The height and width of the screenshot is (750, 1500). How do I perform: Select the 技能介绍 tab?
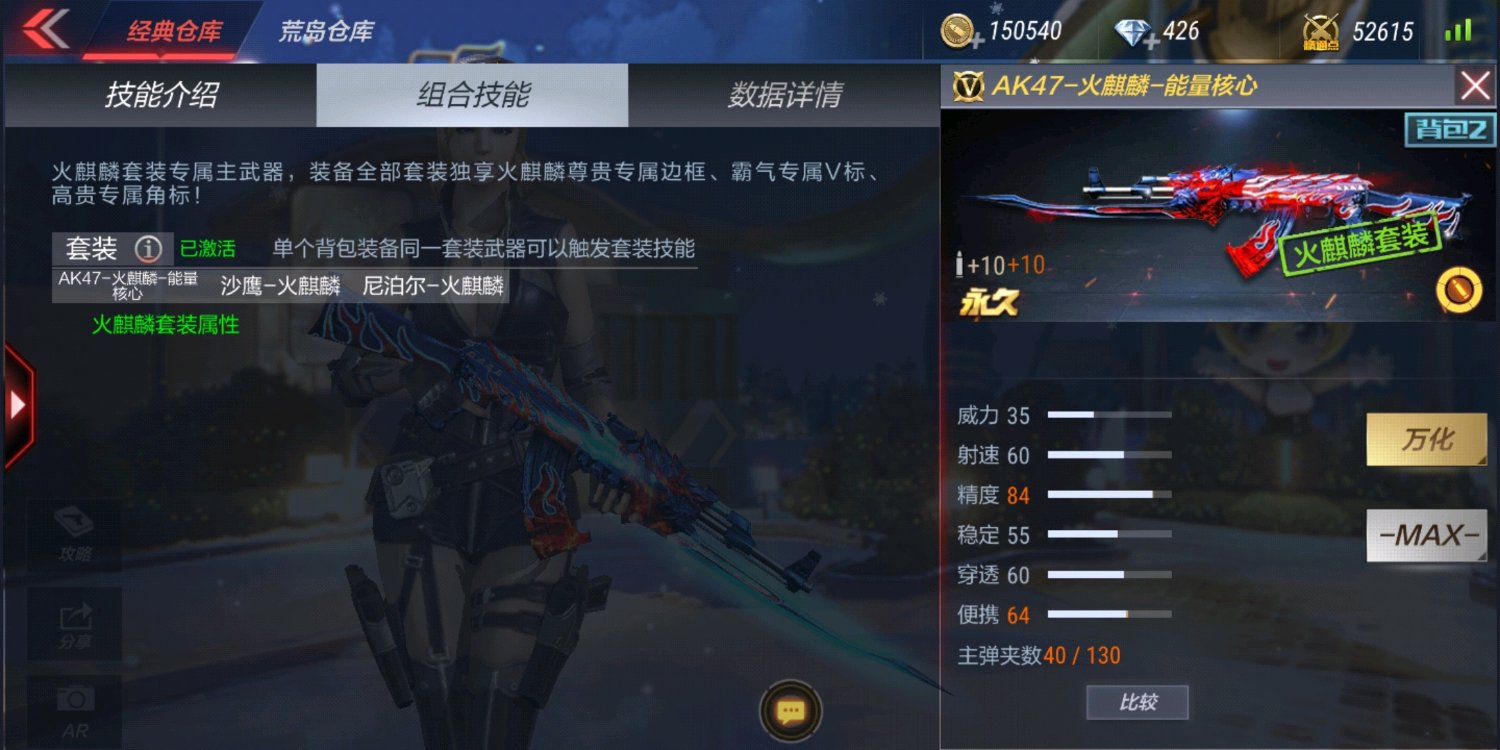coord(161,95)
